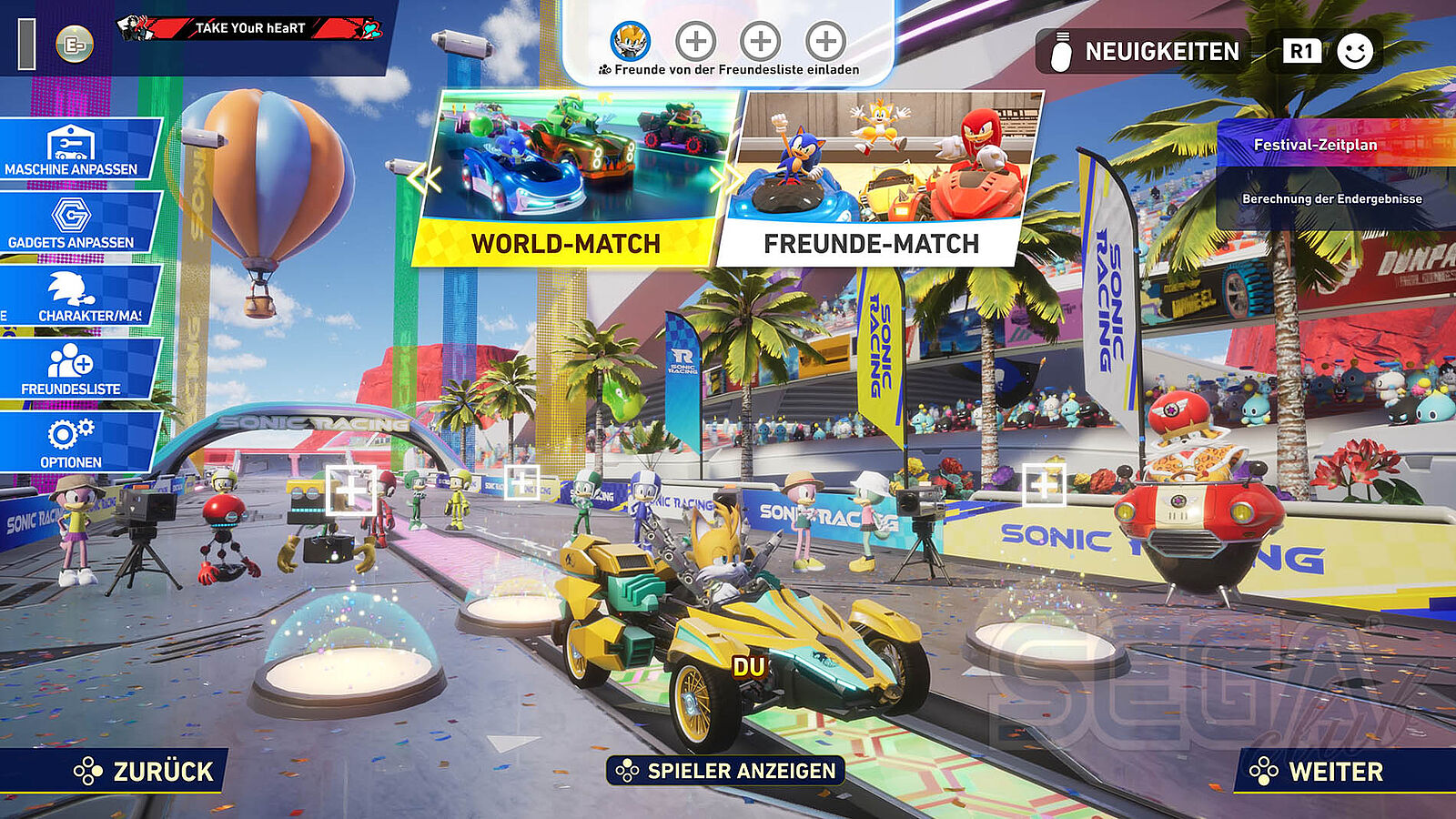
Task: Click the E-rank badge icon
Action: [75, 44]
